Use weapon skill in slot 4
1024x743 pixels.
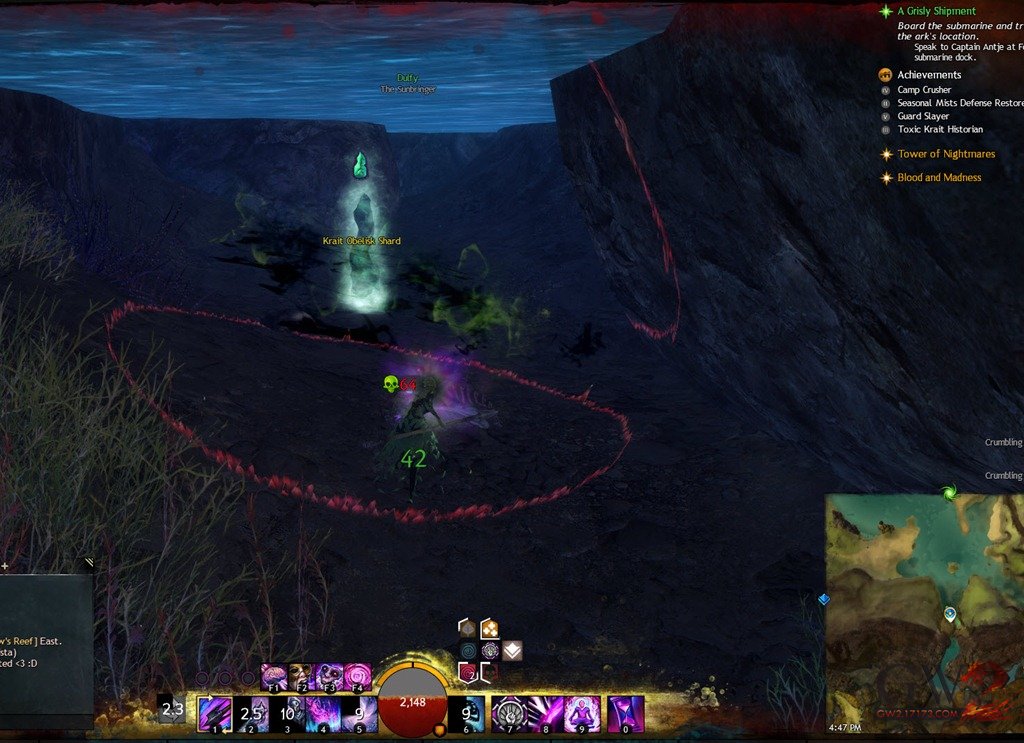coord(323,714)
